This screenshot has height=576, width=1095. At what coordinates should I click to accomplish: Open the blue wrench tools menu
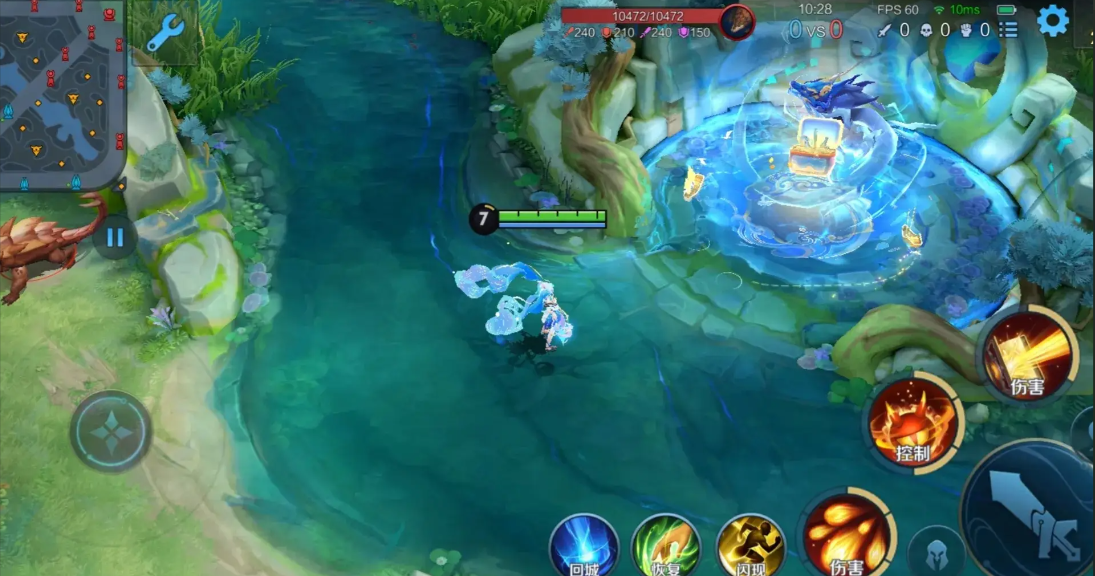click(x=164, y=34)
